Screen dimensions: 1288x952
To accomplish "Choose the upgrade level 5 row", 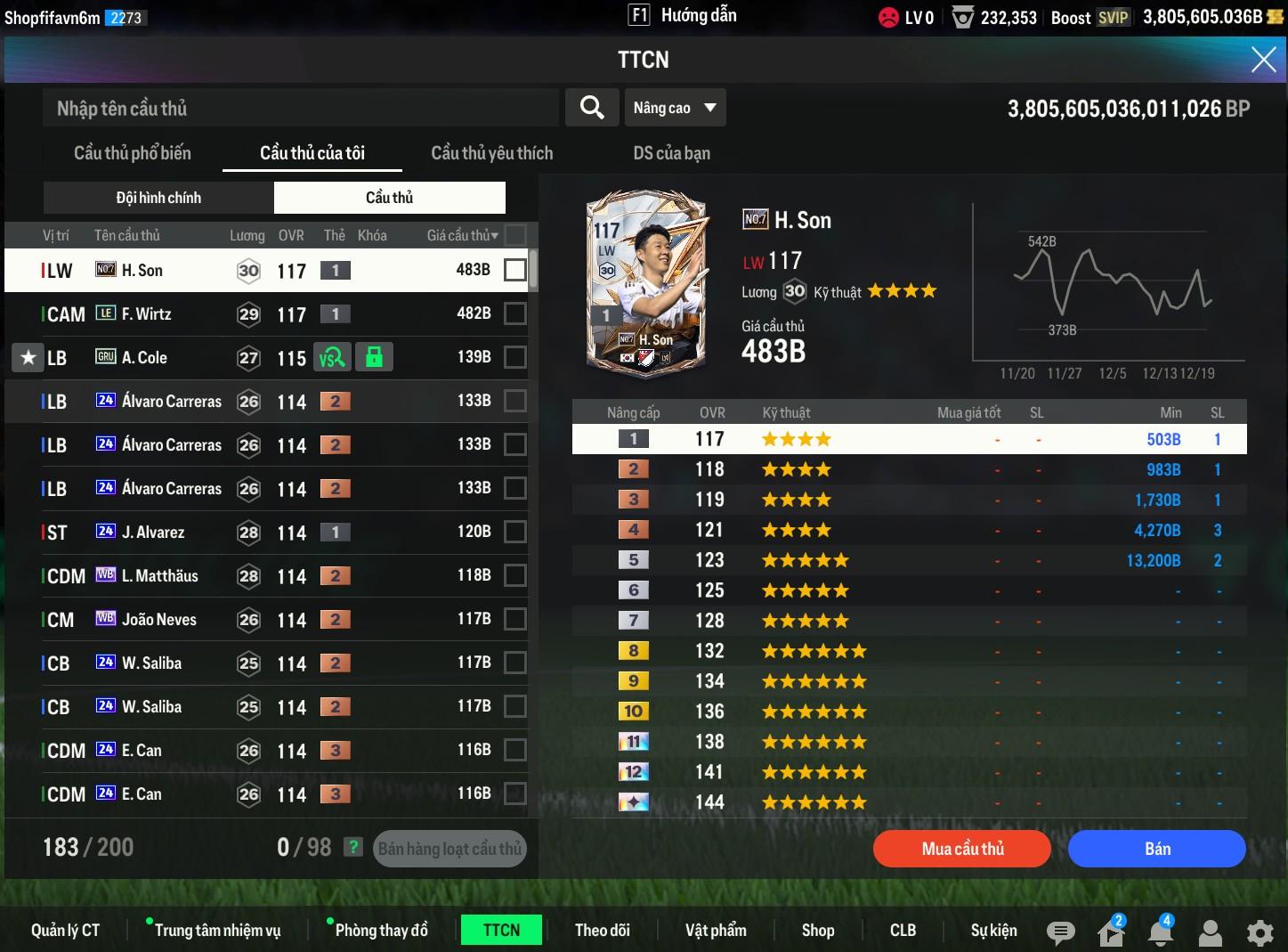I will coord(908,560).
